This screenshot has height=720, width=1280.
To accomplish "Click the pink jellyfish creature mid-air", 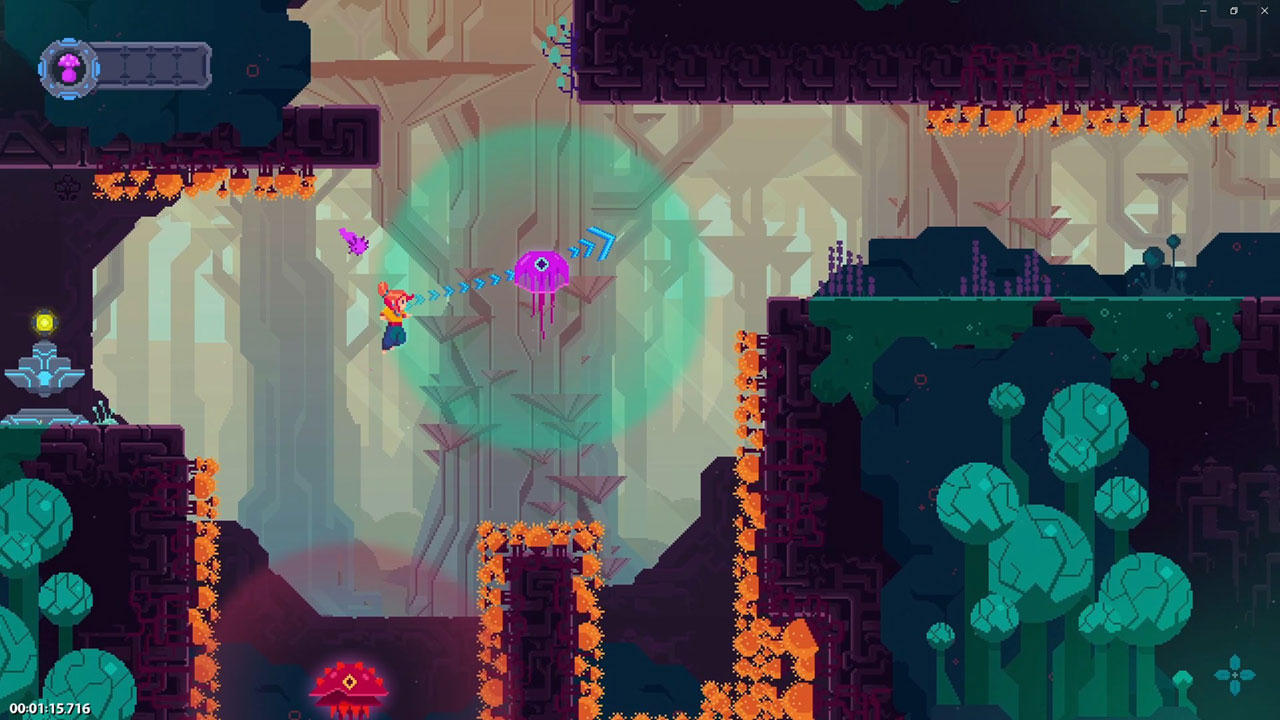I will (543, 270).
